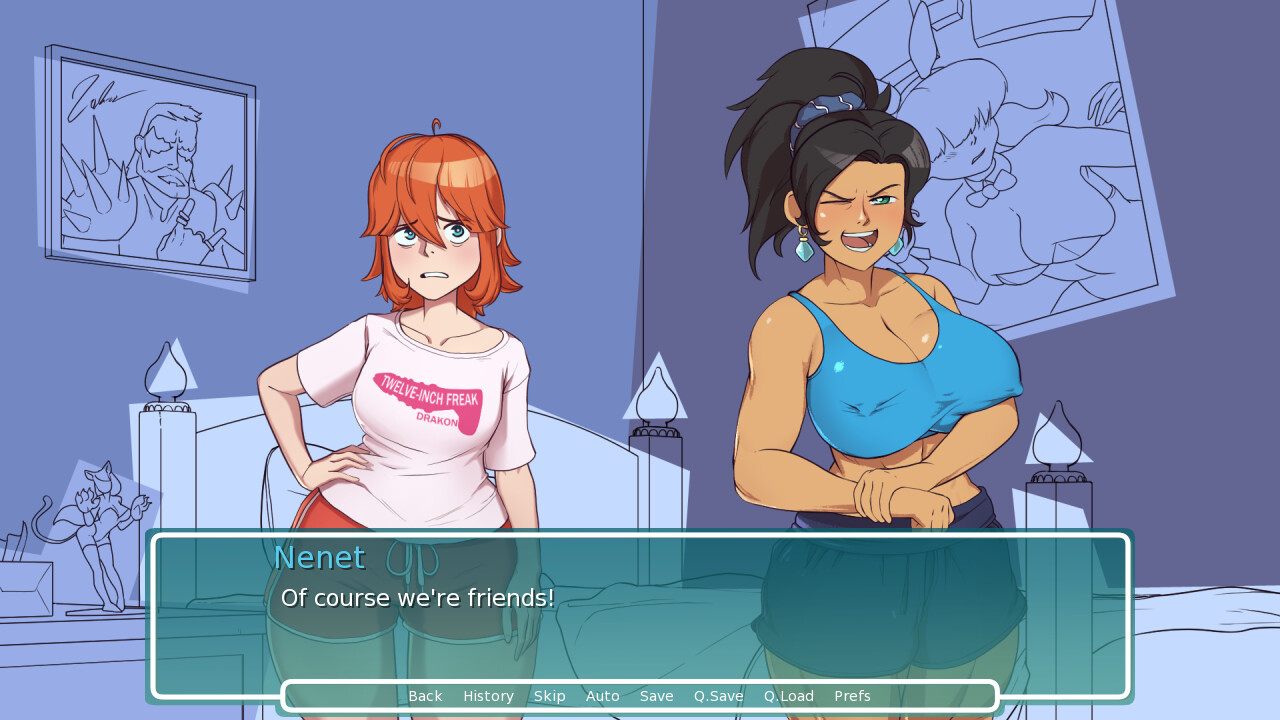Enable Skip mode in the quick menu
The width and height of the screenshot is (1280, 720).
pyautogui.click(x=549, y=696)
